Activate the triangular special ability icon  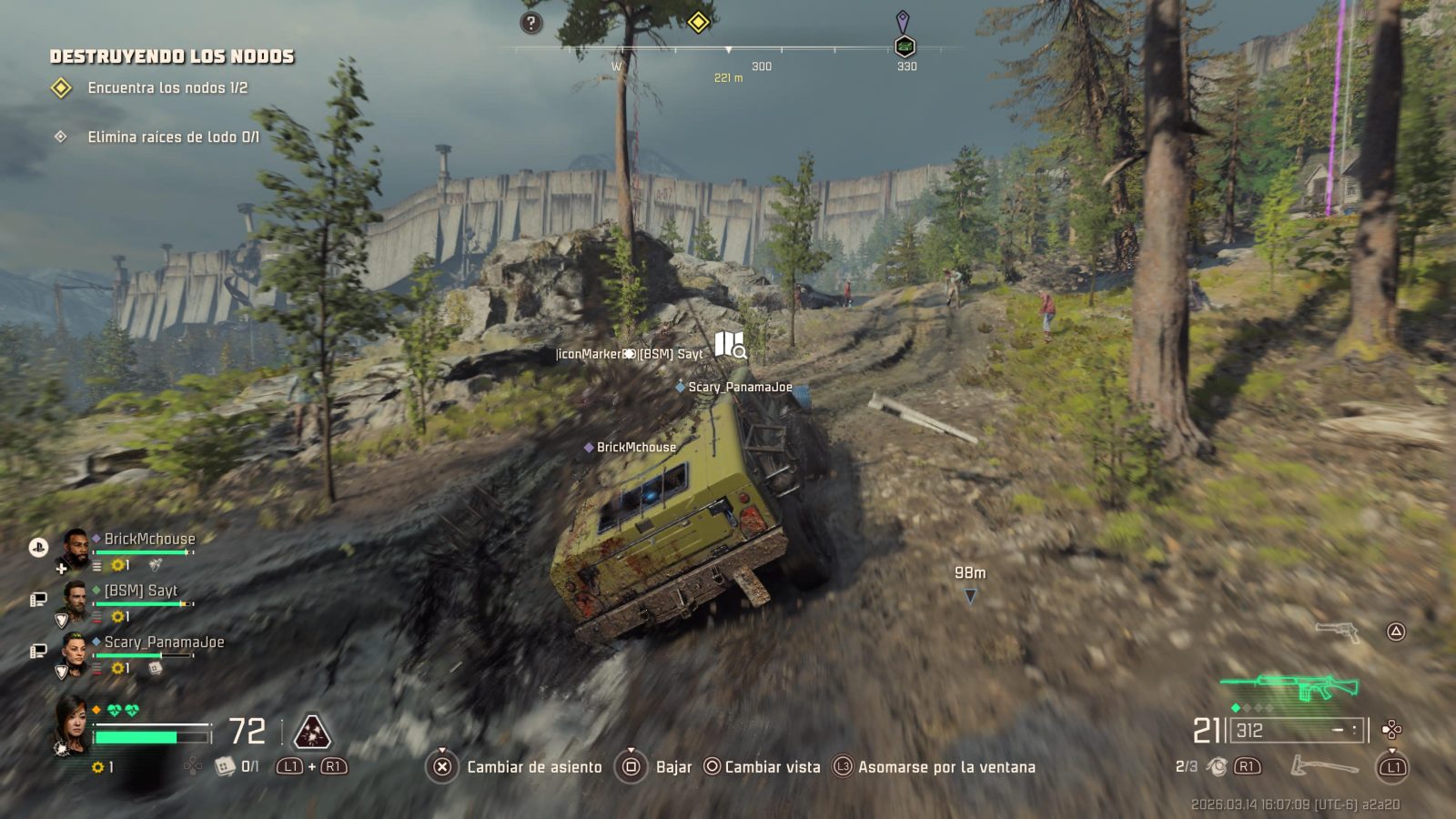pyautogui.click(x=312, y=731)
